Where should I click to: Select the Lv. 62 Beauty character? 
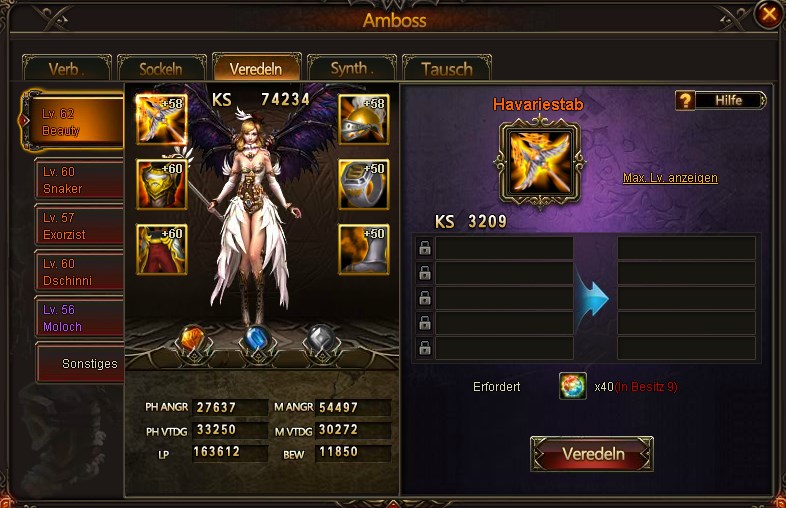(75, 123)
